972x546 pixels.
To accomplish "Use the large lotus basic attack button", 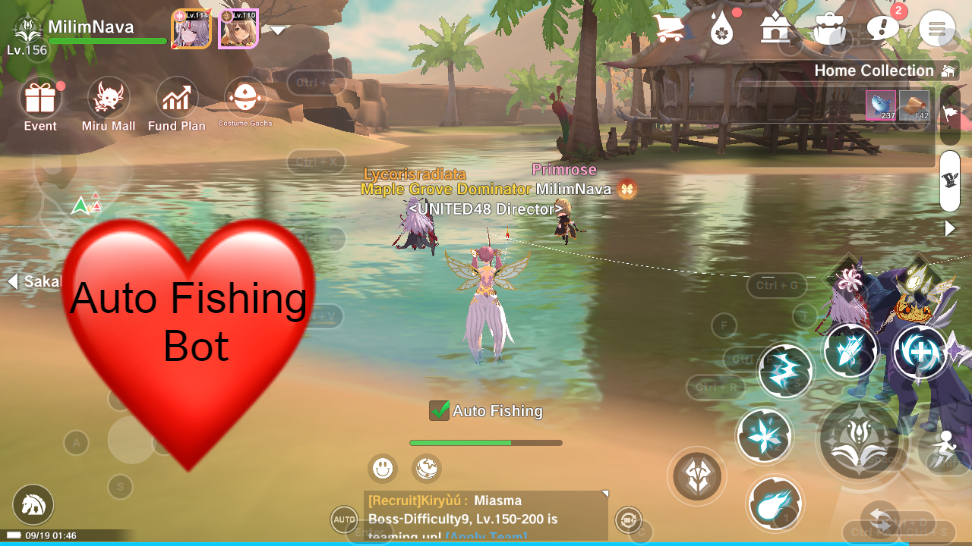I will click(859, 438).
